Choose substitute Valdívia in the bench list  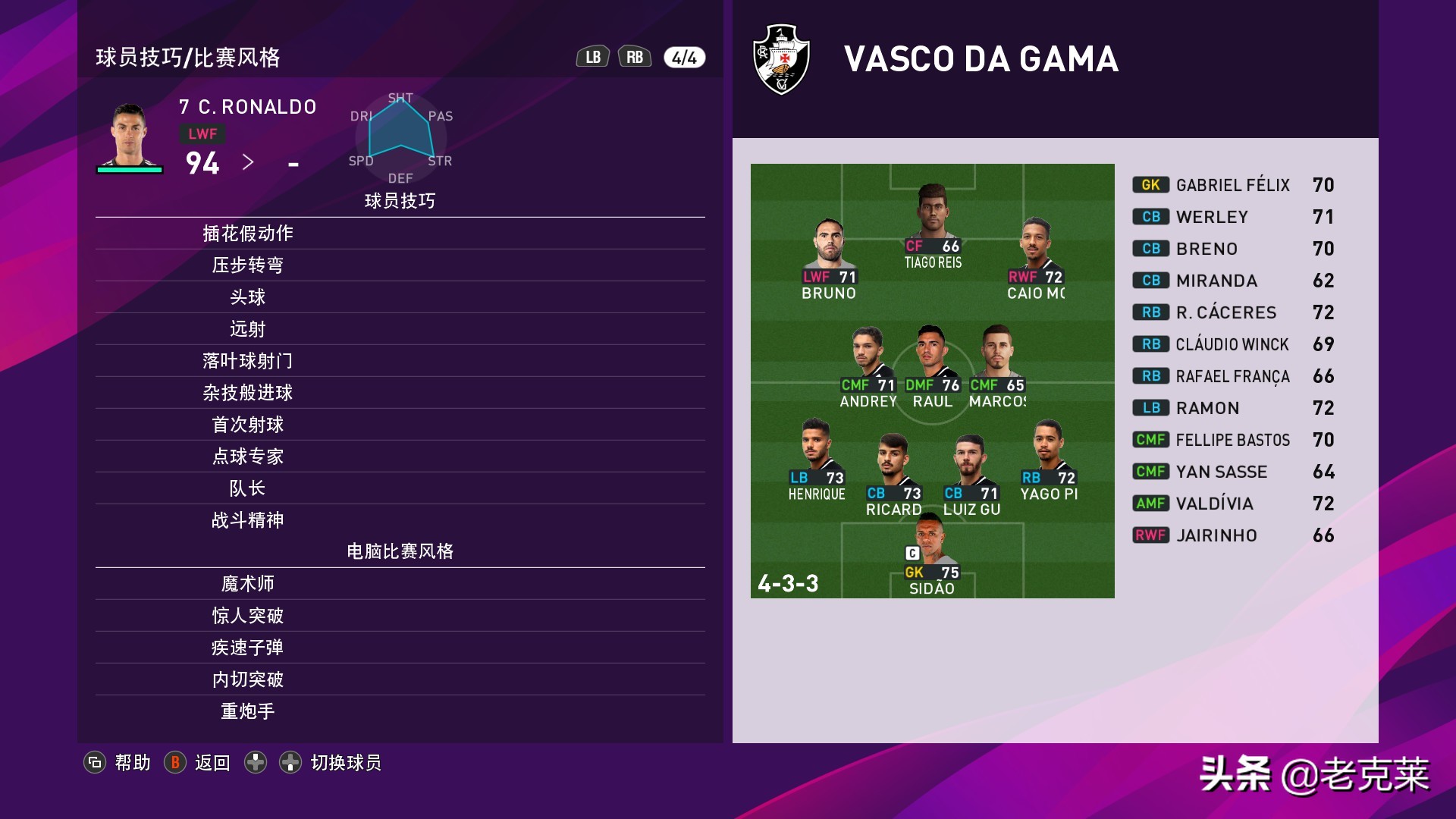pos(1214,504)
